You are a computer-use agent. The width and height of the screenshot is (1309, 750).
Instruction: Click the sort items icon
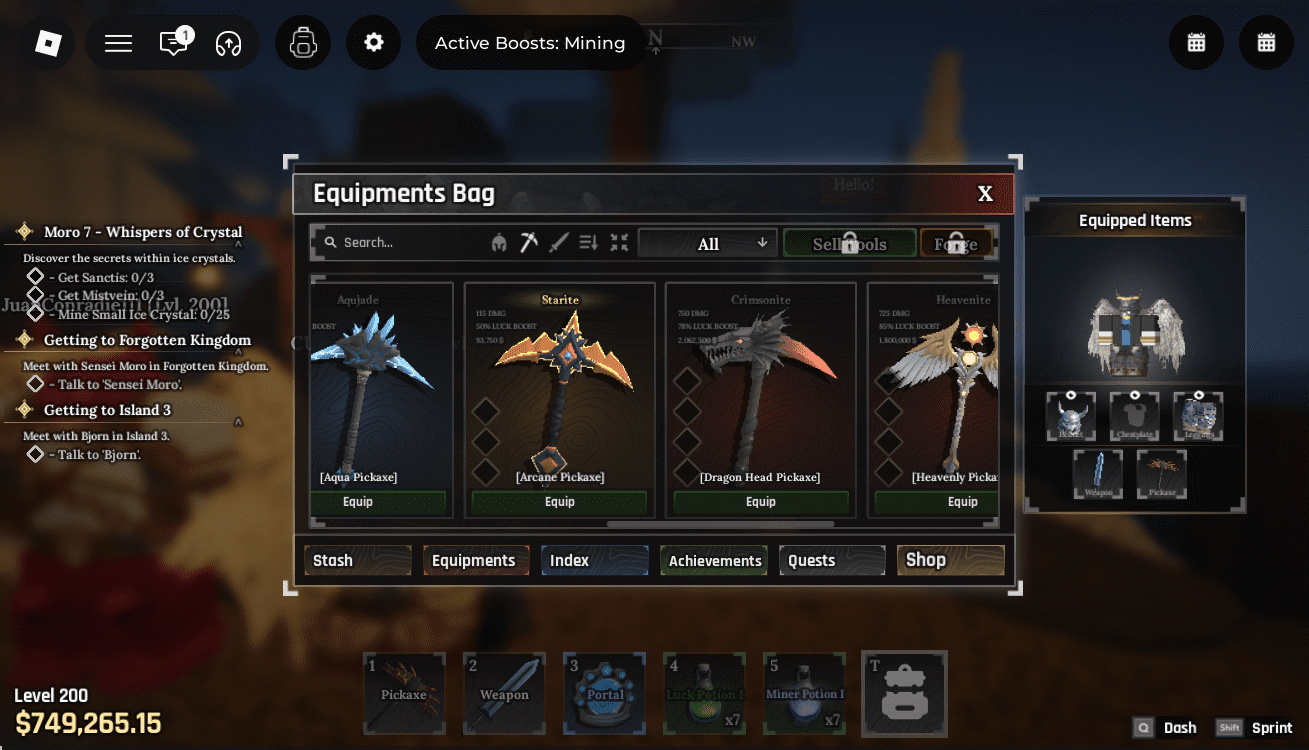[x=588, y=242]
